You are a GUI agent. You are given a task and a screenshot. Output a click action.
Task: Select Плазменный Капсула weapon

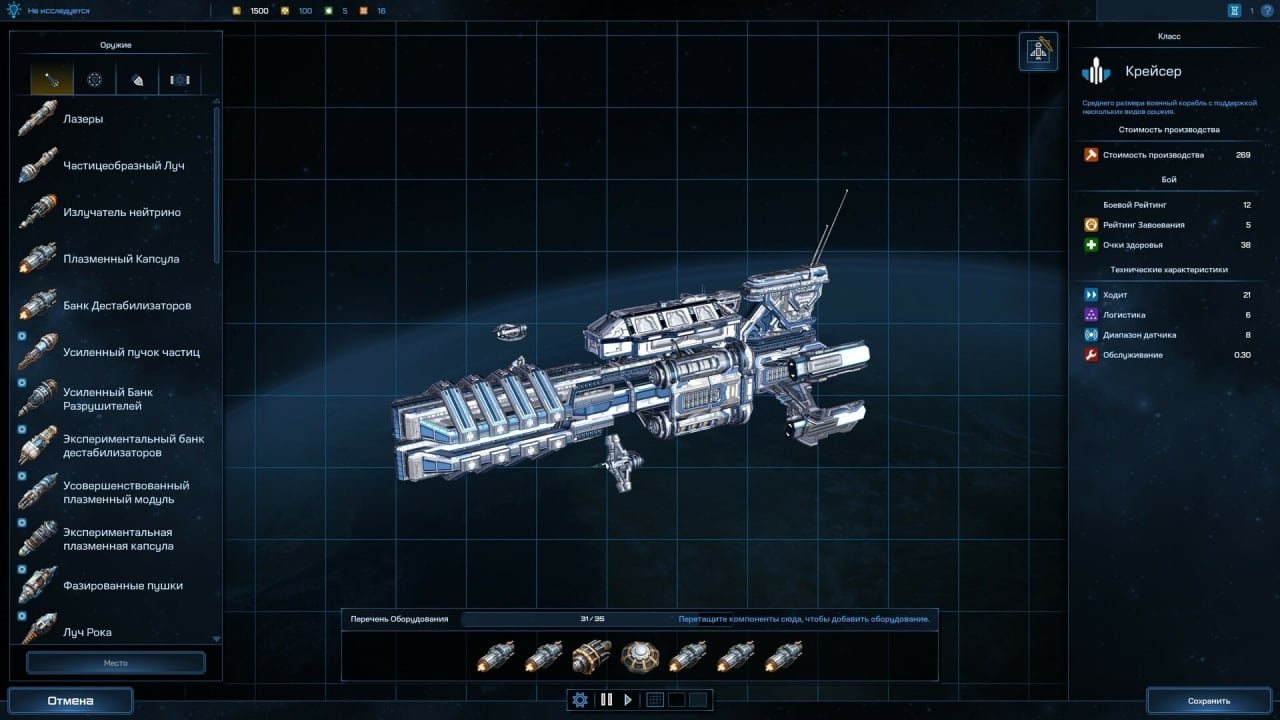coord(121,259)
